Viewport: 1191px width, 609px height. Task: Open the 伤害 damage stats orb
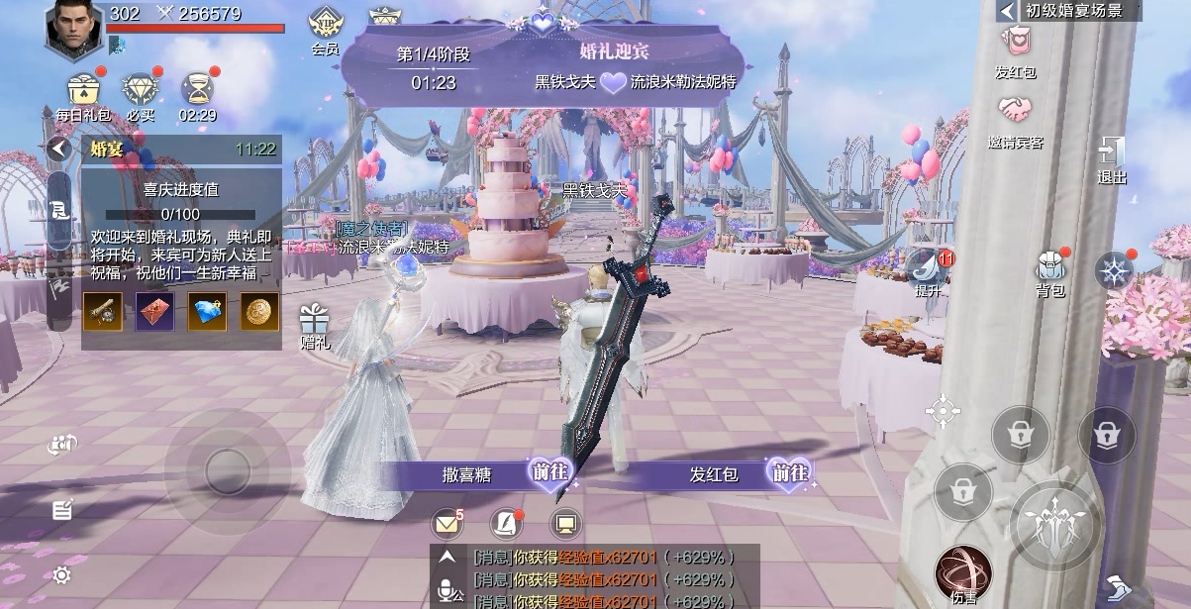[x=963, y=573]
